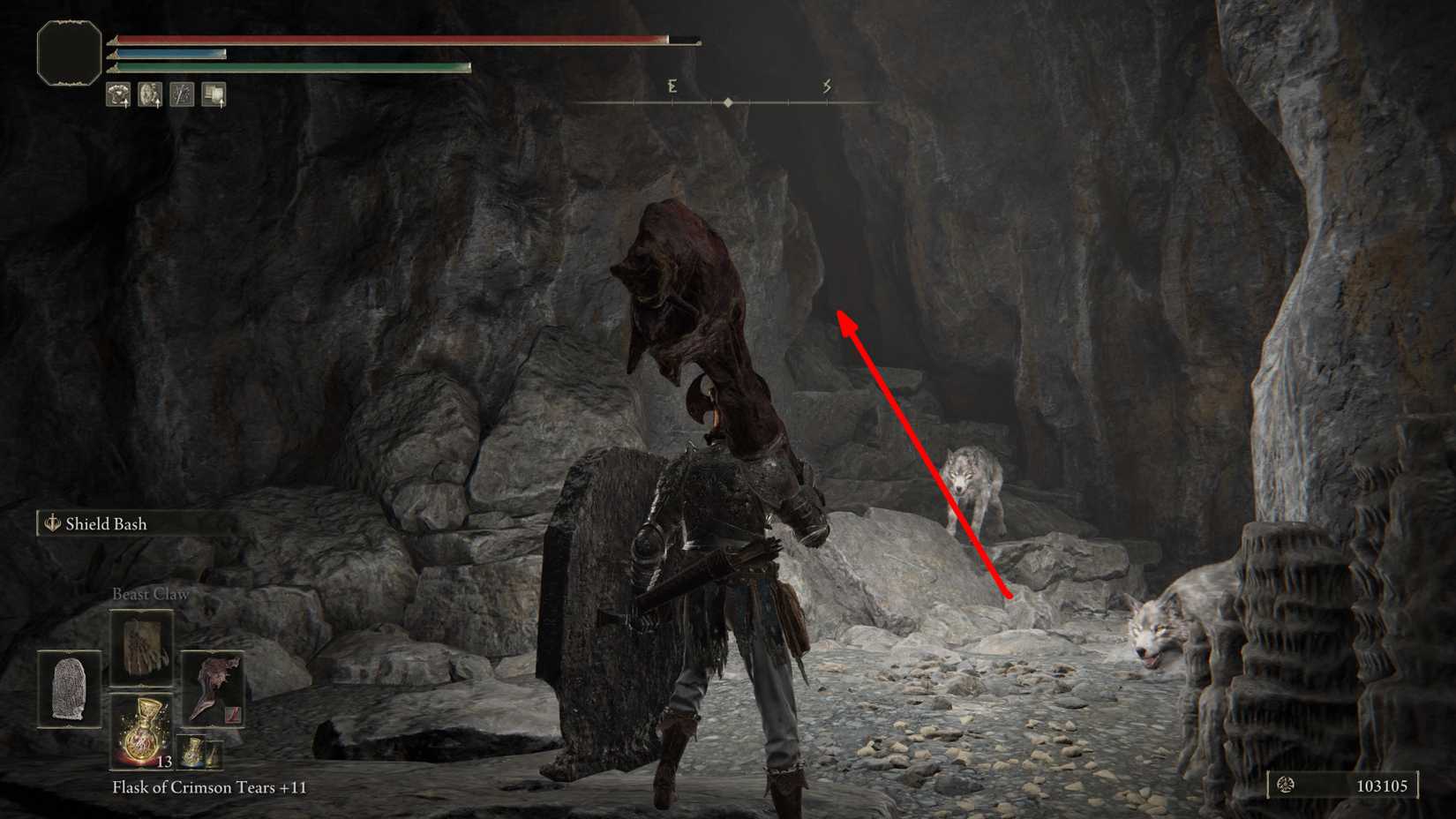Click the scroll buff status icon
The image size is (1456, 819).
[x=214, y=94]
